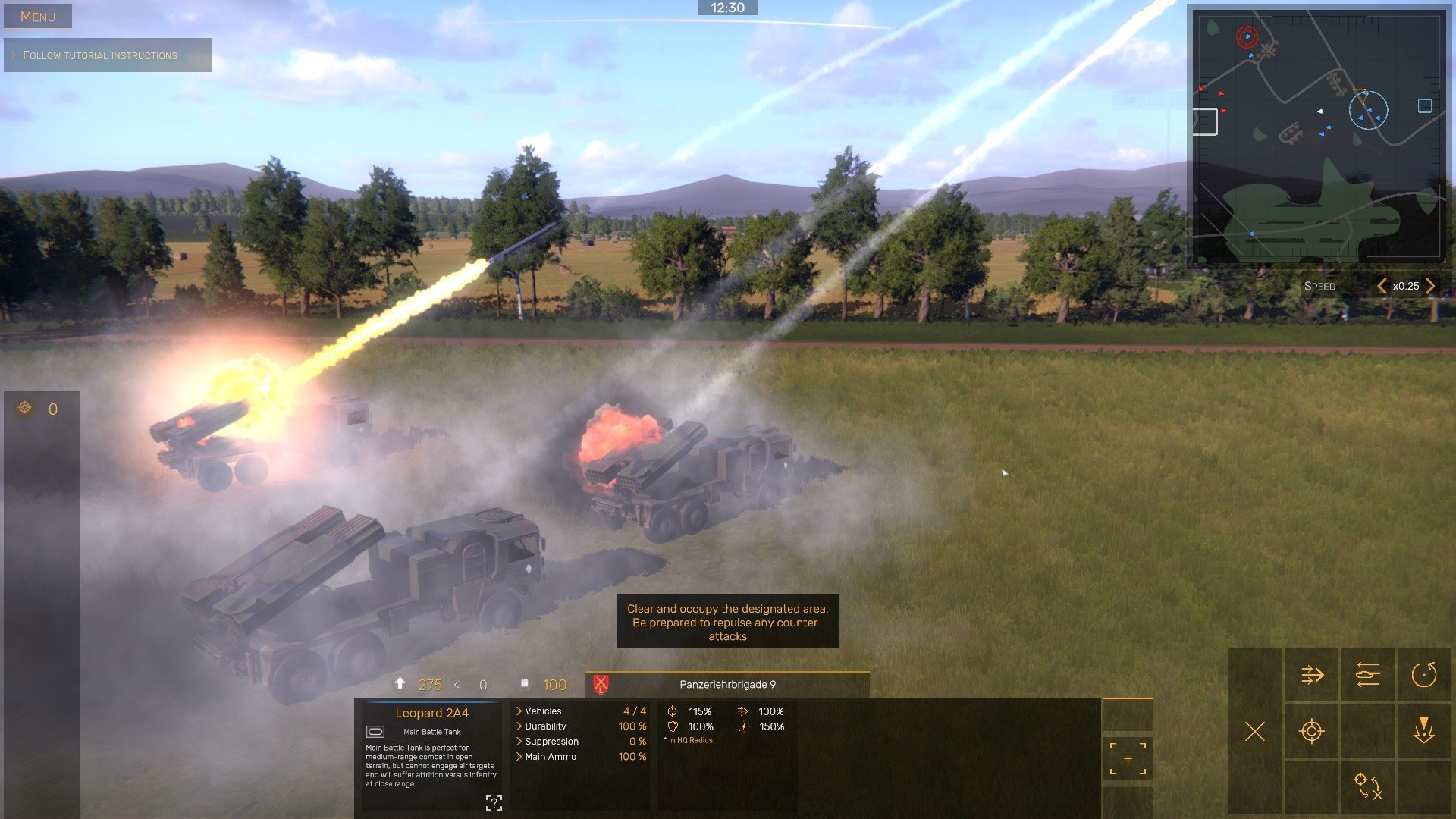Image resolution: width=1456 pixels, height=819 pixels.
Task: Choose the rotate unit circular-arrow command
Action: (1424, 675)
